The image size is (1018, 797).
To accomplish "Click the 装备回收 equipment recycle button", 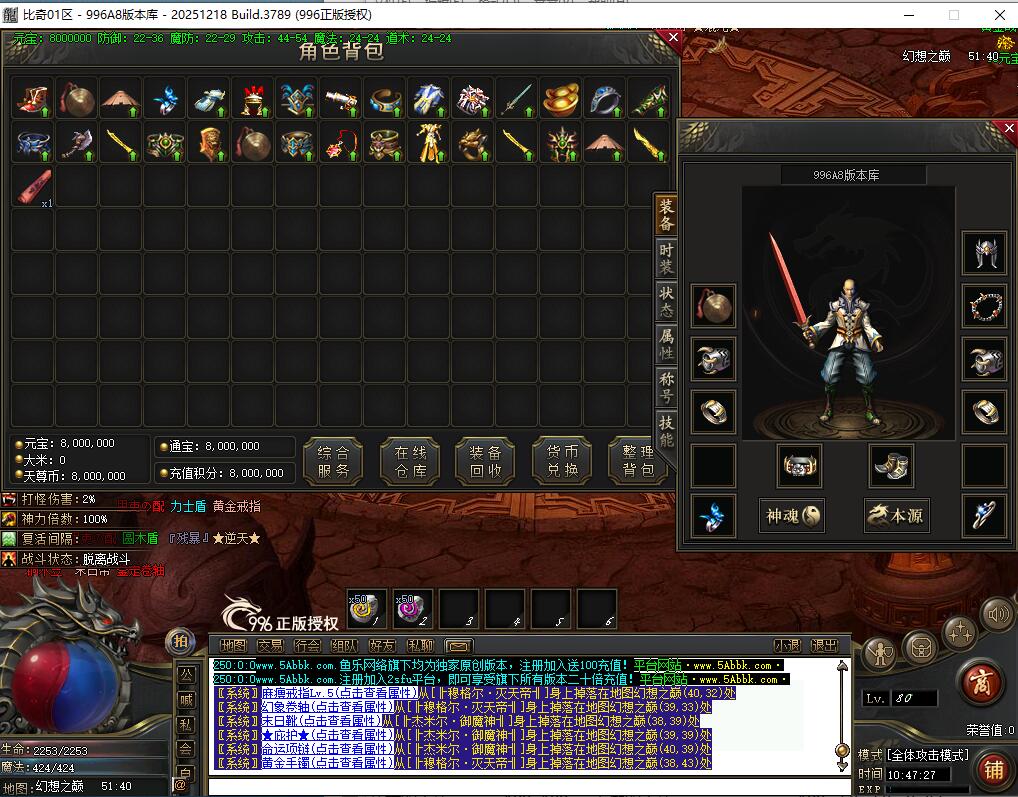I will (x=485, y=461).
